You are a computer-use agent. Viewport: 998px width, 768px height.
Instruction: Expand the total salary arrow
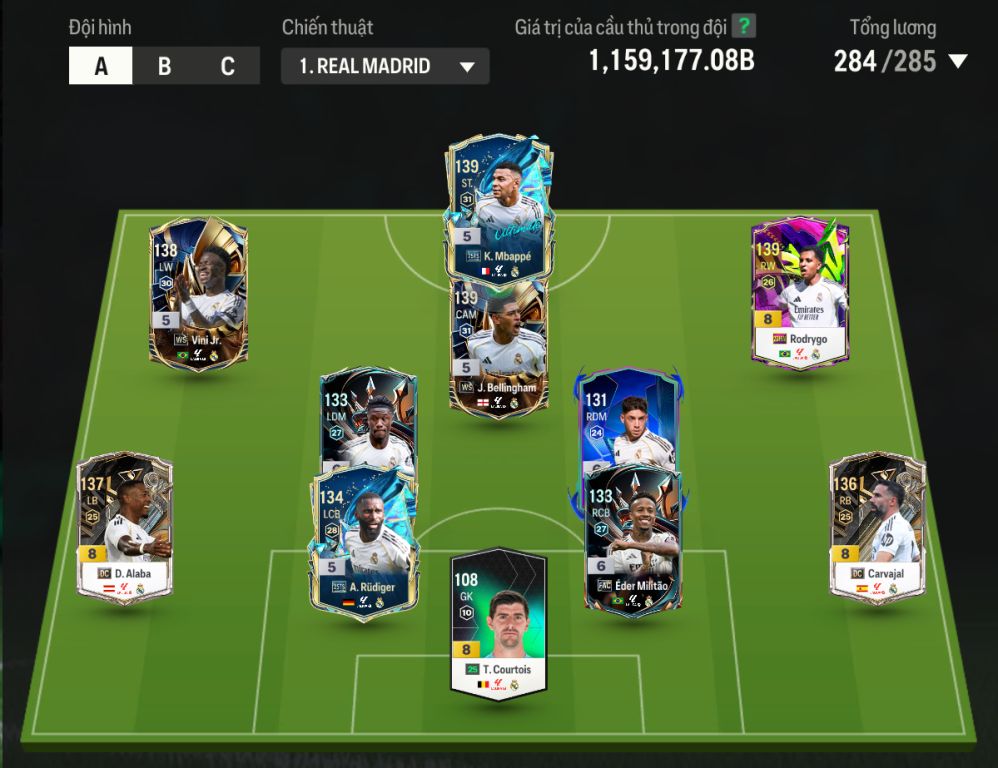click(x=957, y=62)
